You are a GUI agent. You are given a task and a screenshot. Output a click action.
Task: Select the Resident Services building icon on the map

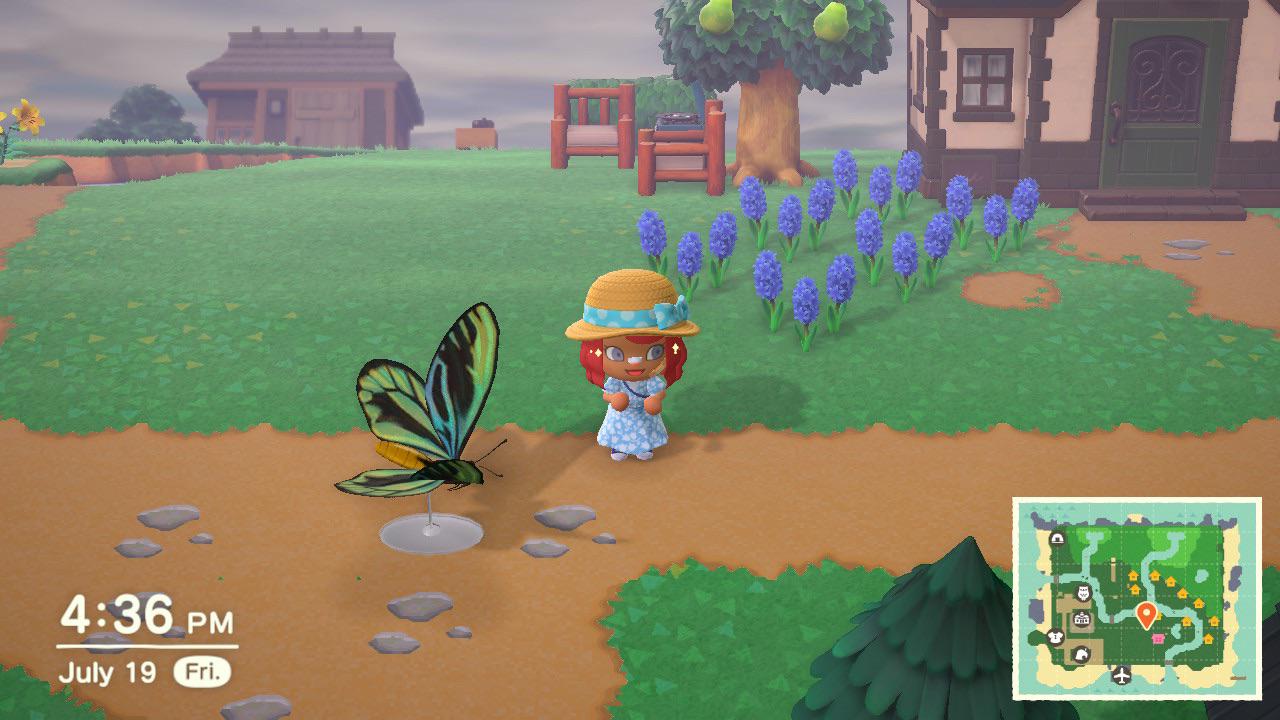(x=1081, y=619)
